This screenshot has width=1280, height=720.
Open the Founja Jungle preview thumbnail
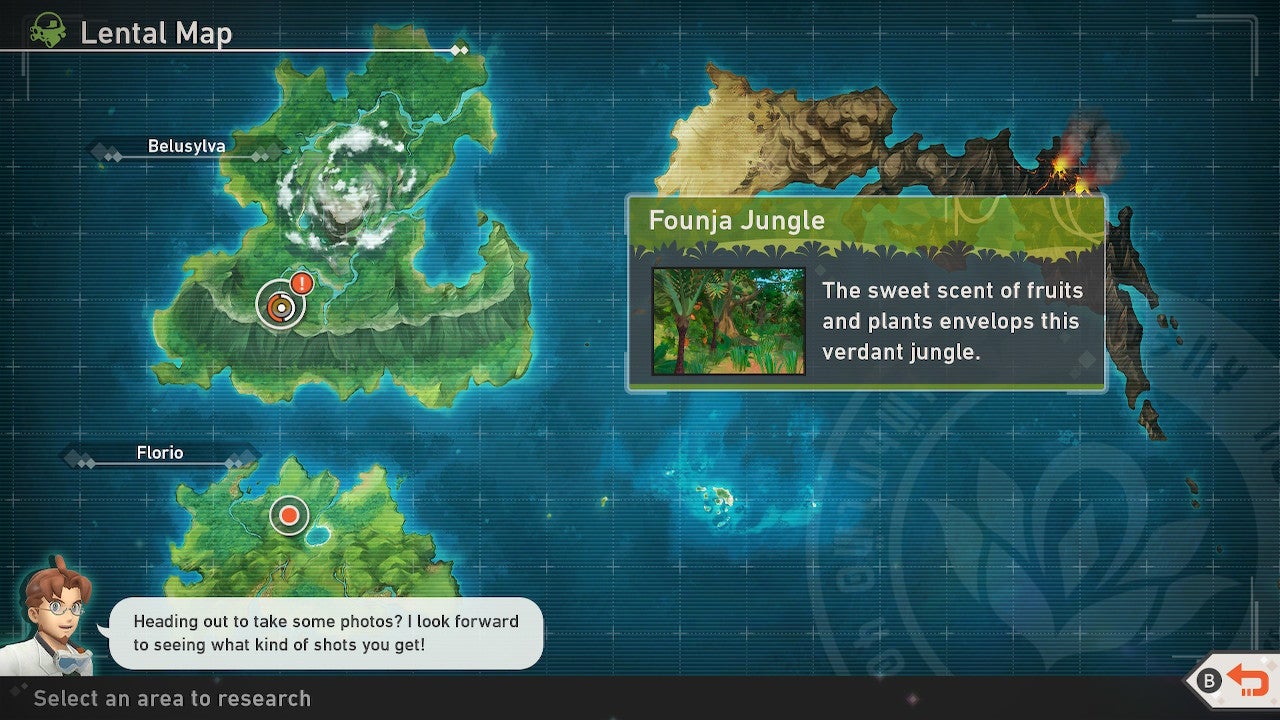point(730,322)
